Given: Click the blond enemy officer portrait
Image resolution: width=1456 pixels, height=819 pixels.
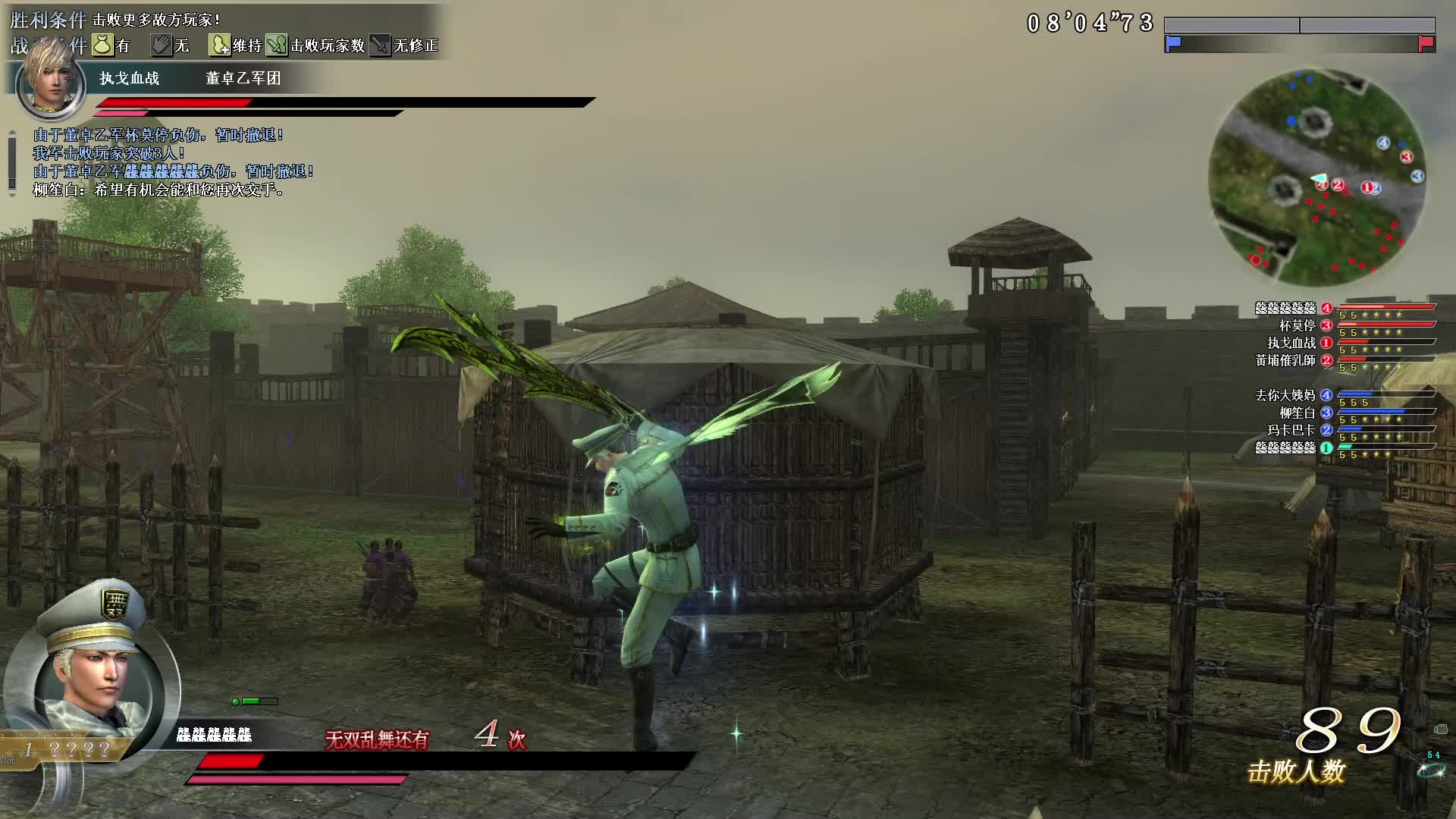Looking at the screenshot, I should (x=50, y=81).
